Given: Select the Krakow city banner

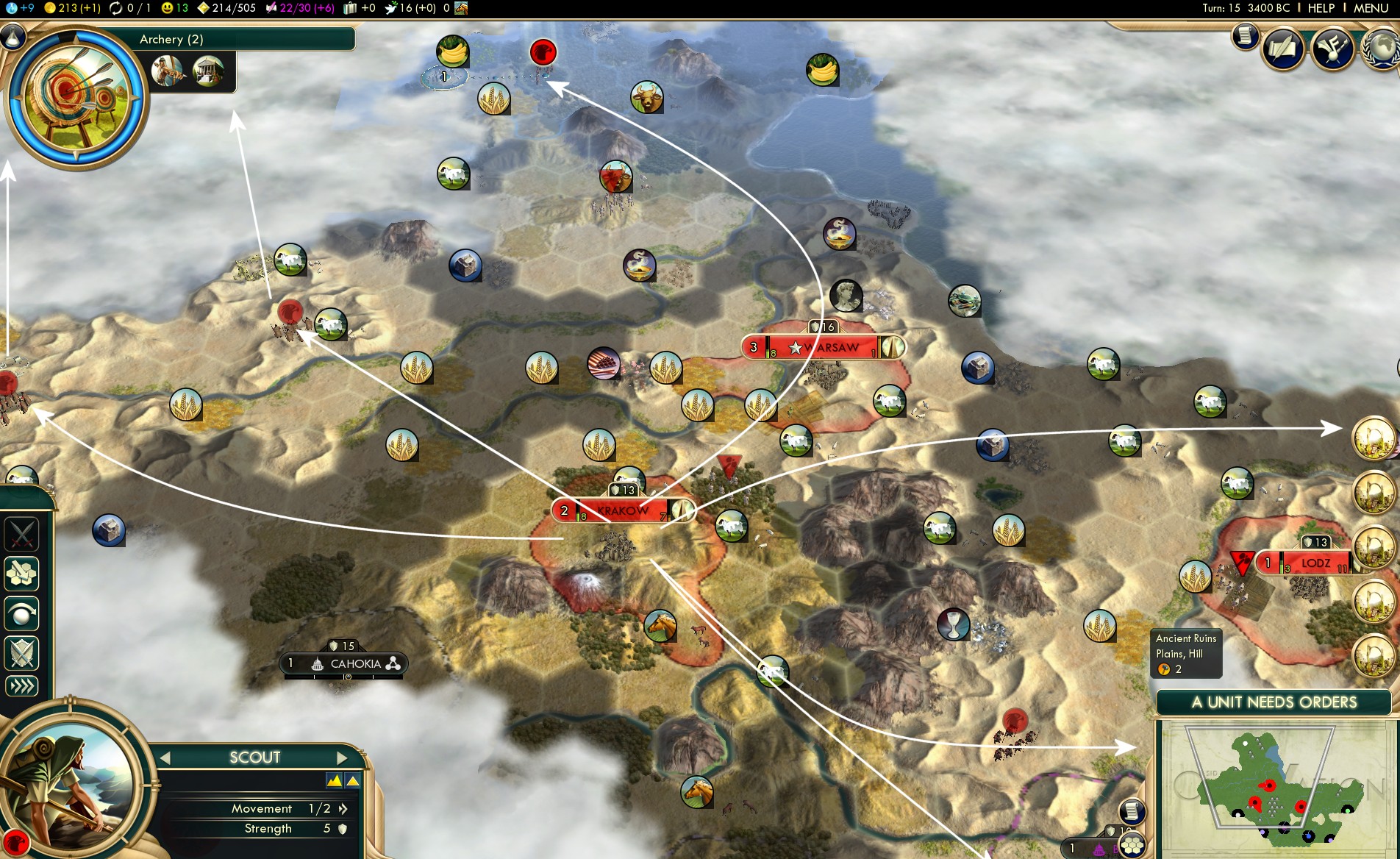Looking at the screenshot, I should click(623, 510).
